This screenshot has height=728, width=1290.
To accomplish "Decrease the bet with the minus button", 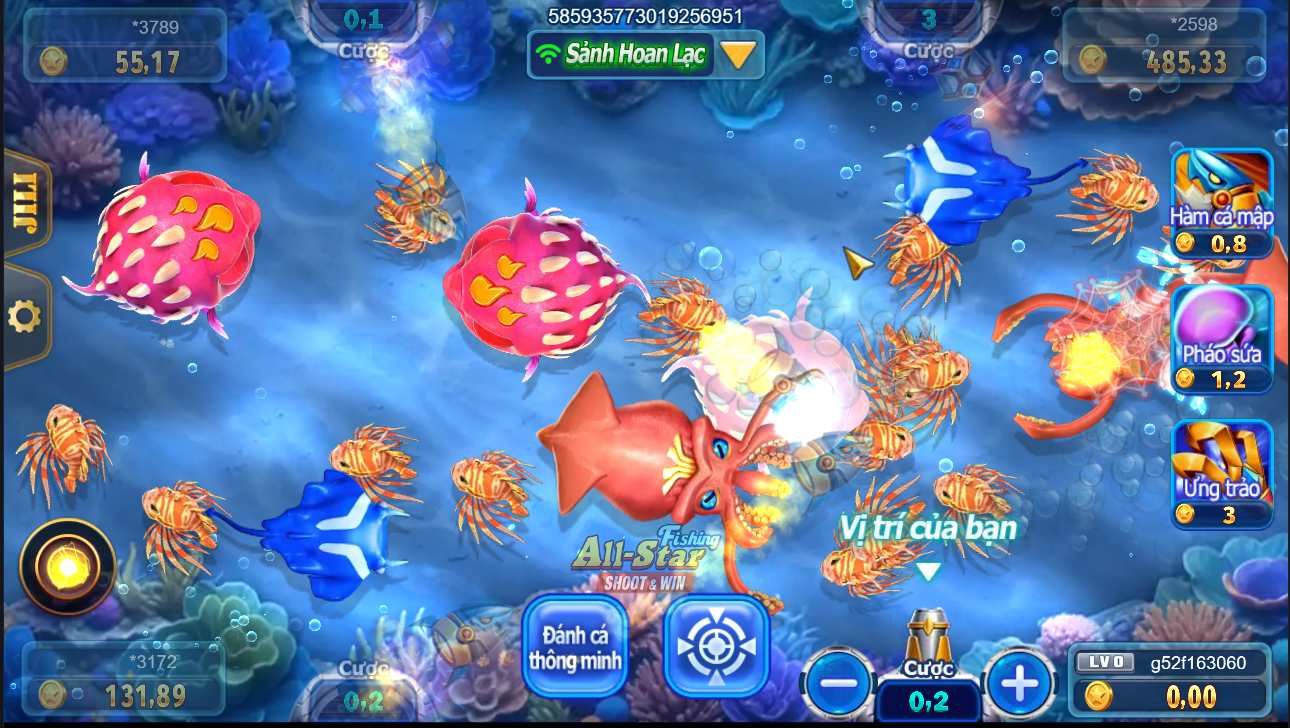I will coord(838,684).
